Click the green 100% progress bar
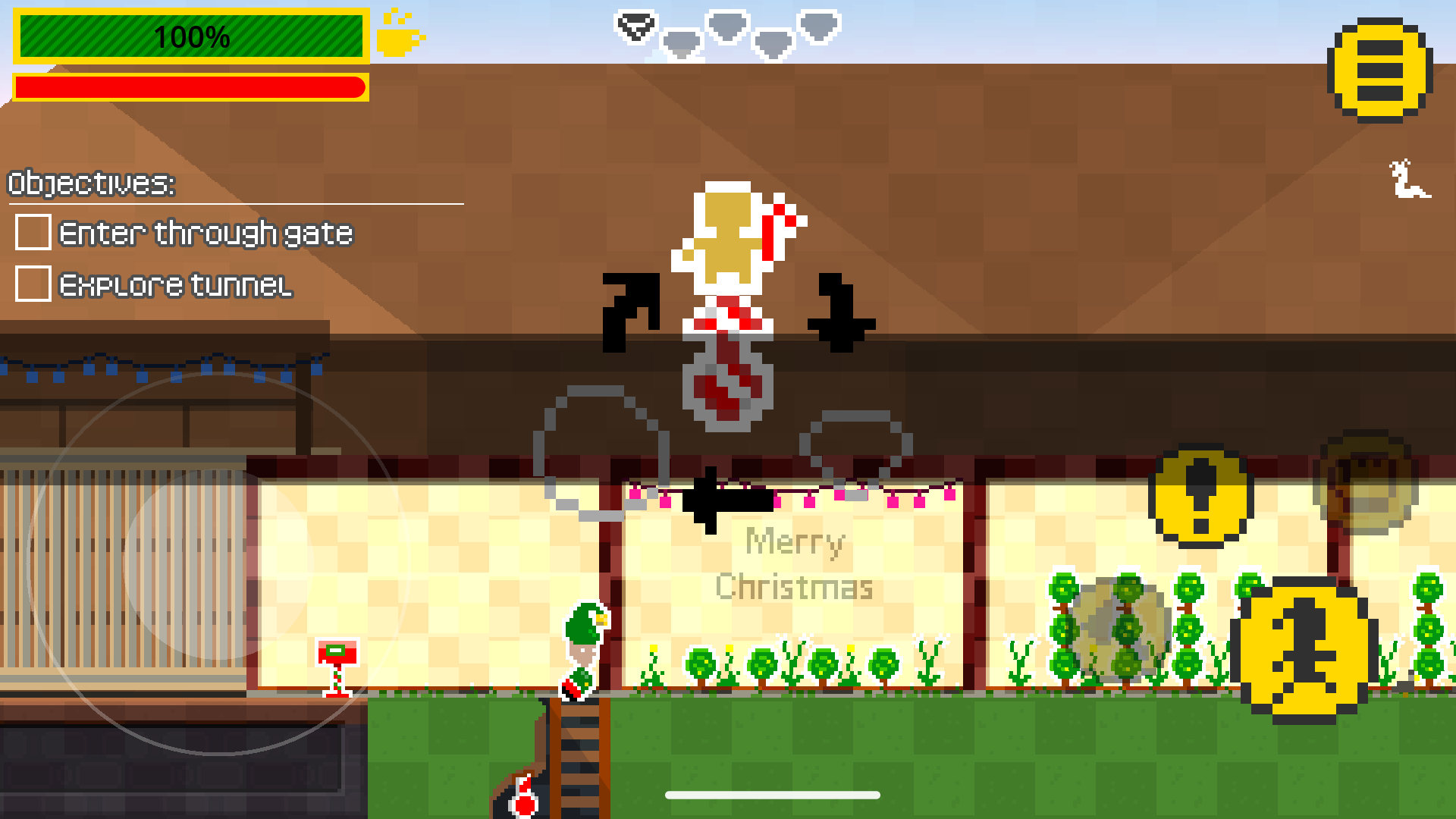 coord(192,35)
